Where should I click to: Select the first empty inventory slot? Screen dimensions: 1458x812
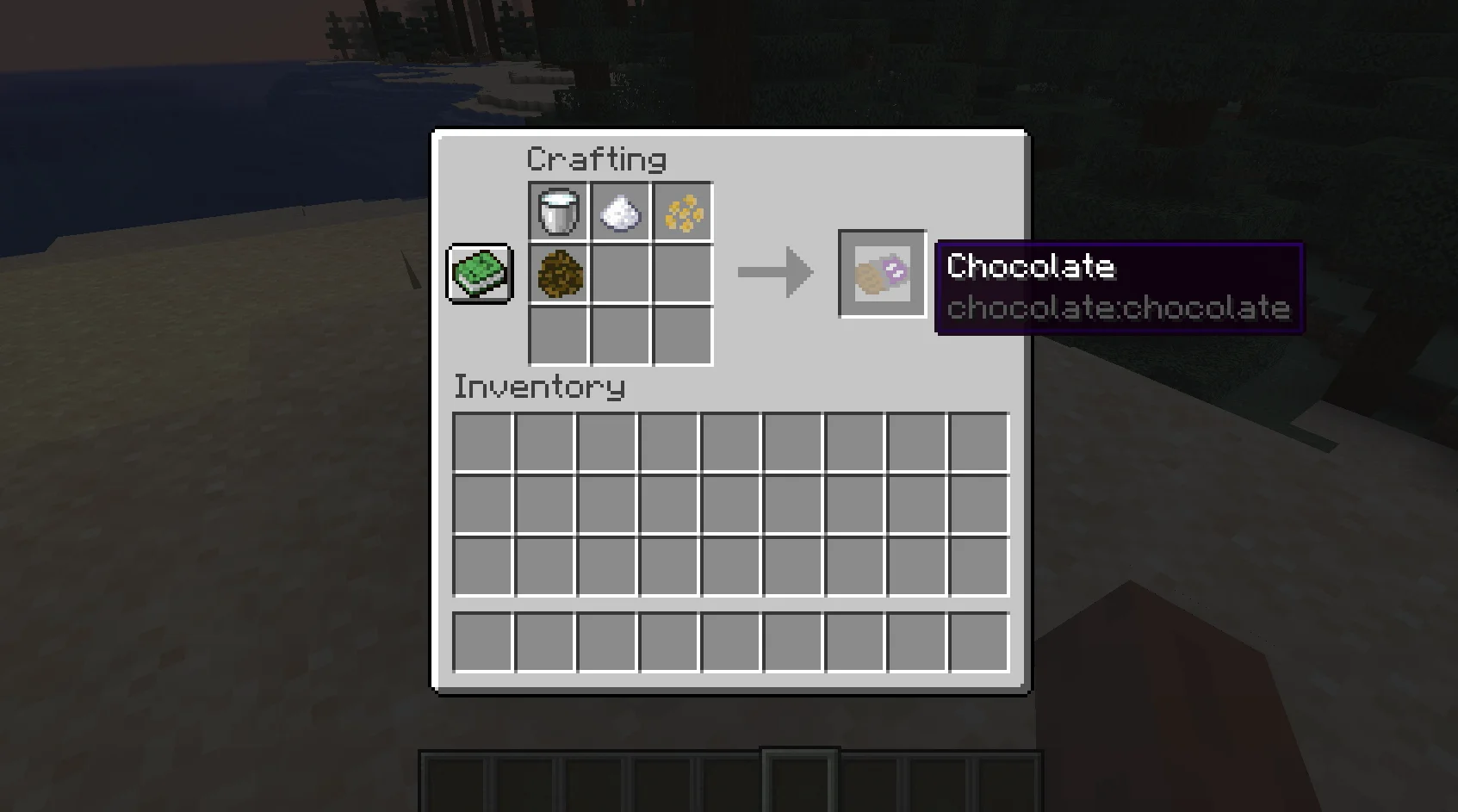(x=481, y=440)
